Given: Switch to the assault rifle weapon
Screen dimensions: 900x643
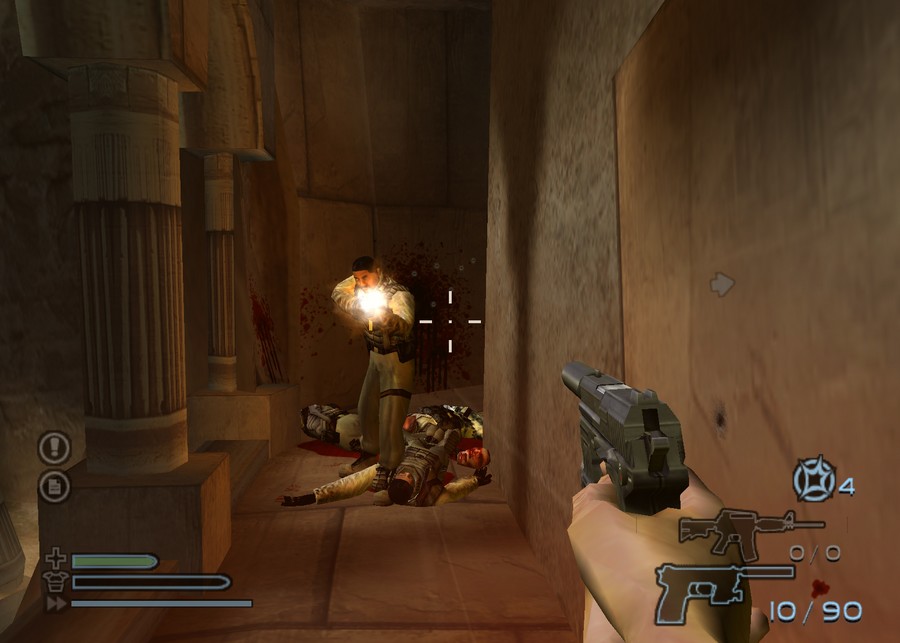Looking at the screenshot, I should click(749, 529).
